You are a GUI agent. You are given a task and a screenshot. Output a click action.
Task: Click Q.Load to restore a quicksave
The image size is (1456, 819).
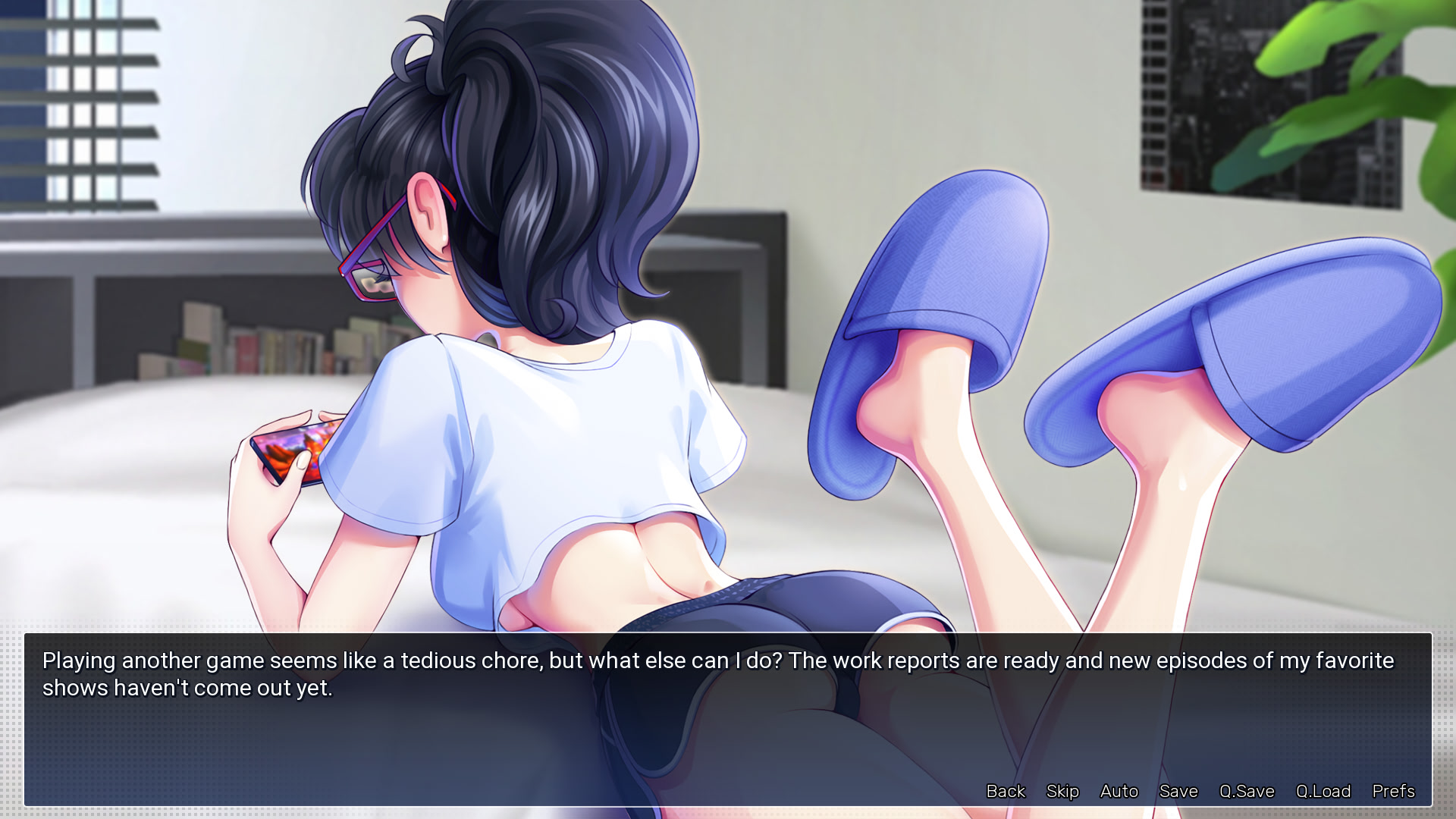tap(1323, 791)
